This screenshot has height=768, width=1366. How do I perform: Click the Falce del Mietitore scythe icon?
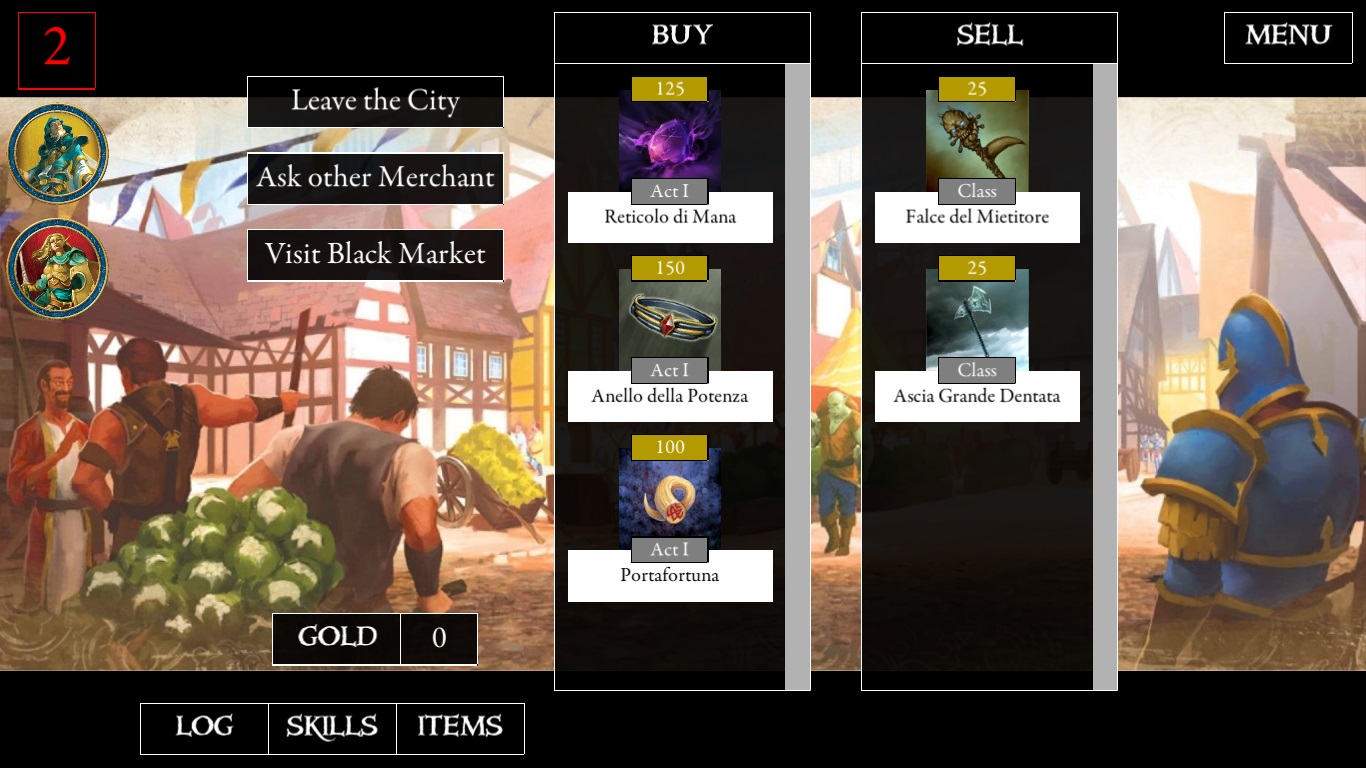[977, 140]
